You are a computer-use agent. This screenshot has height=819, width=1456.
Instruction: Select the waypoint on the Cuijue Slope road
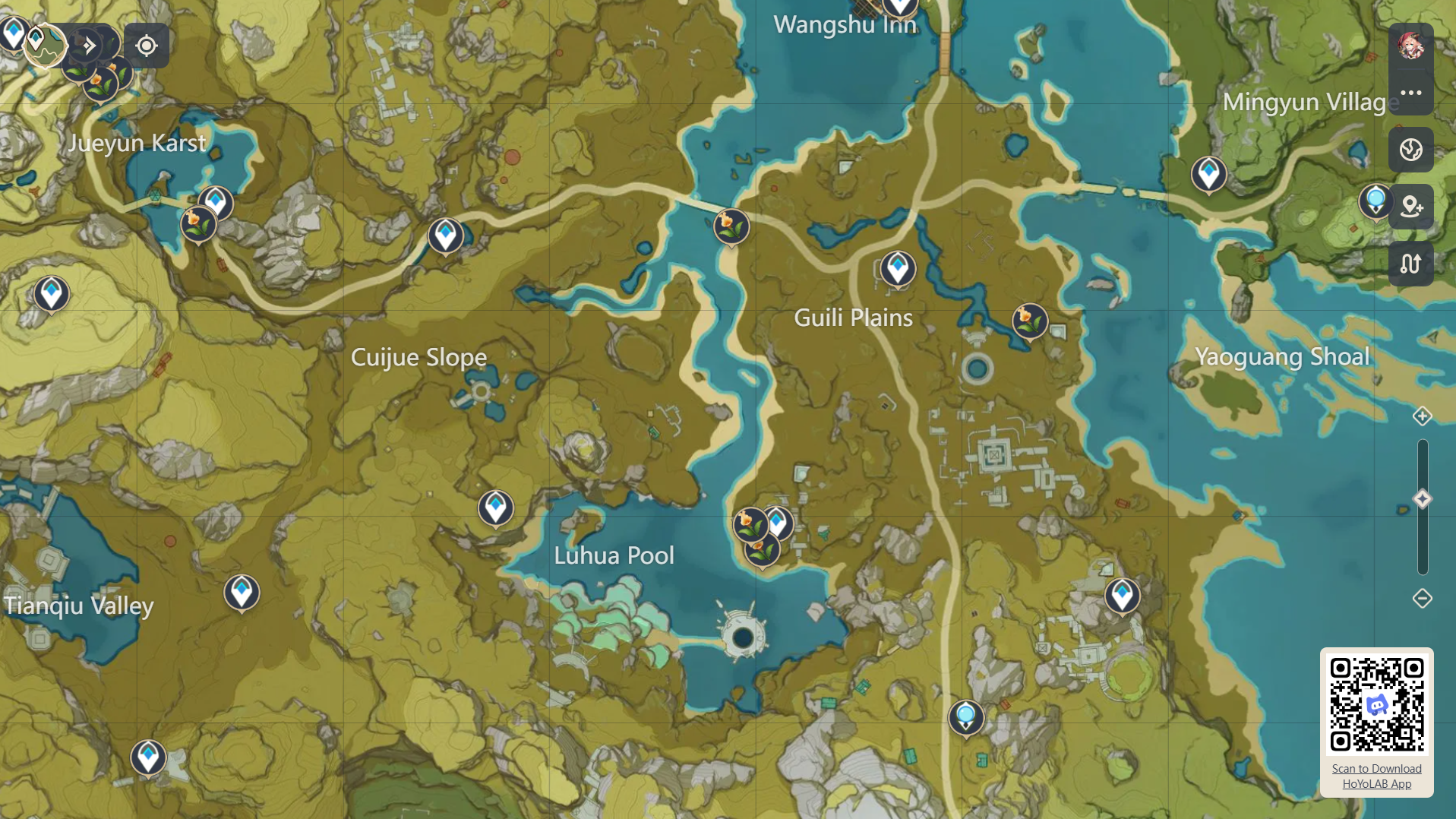click(x=446, y=235)
